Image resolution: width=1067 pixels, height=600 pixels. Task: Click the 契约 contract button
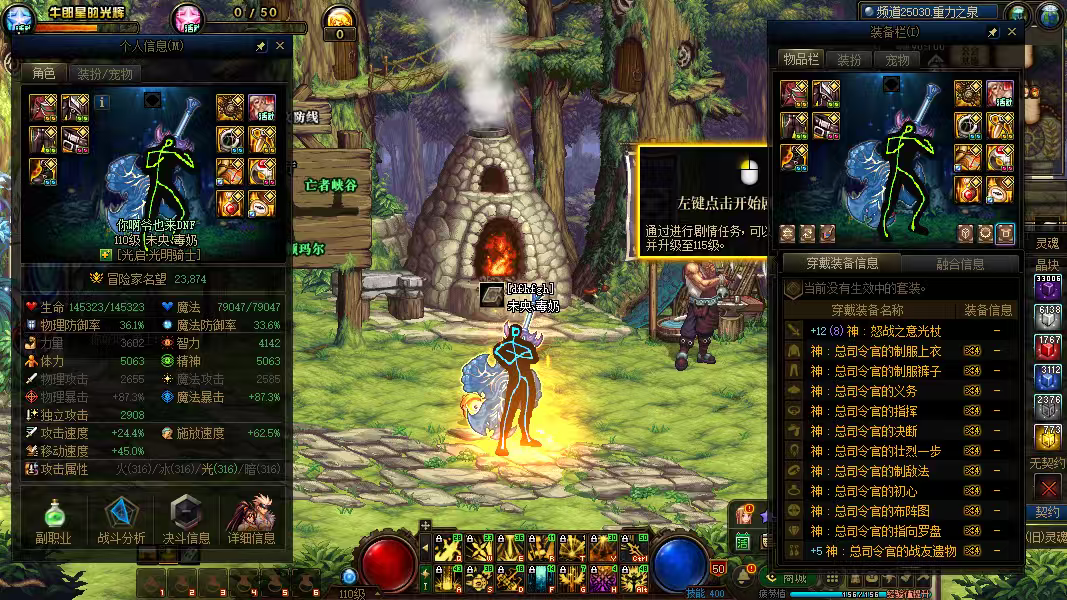(x=1047, y=512)
